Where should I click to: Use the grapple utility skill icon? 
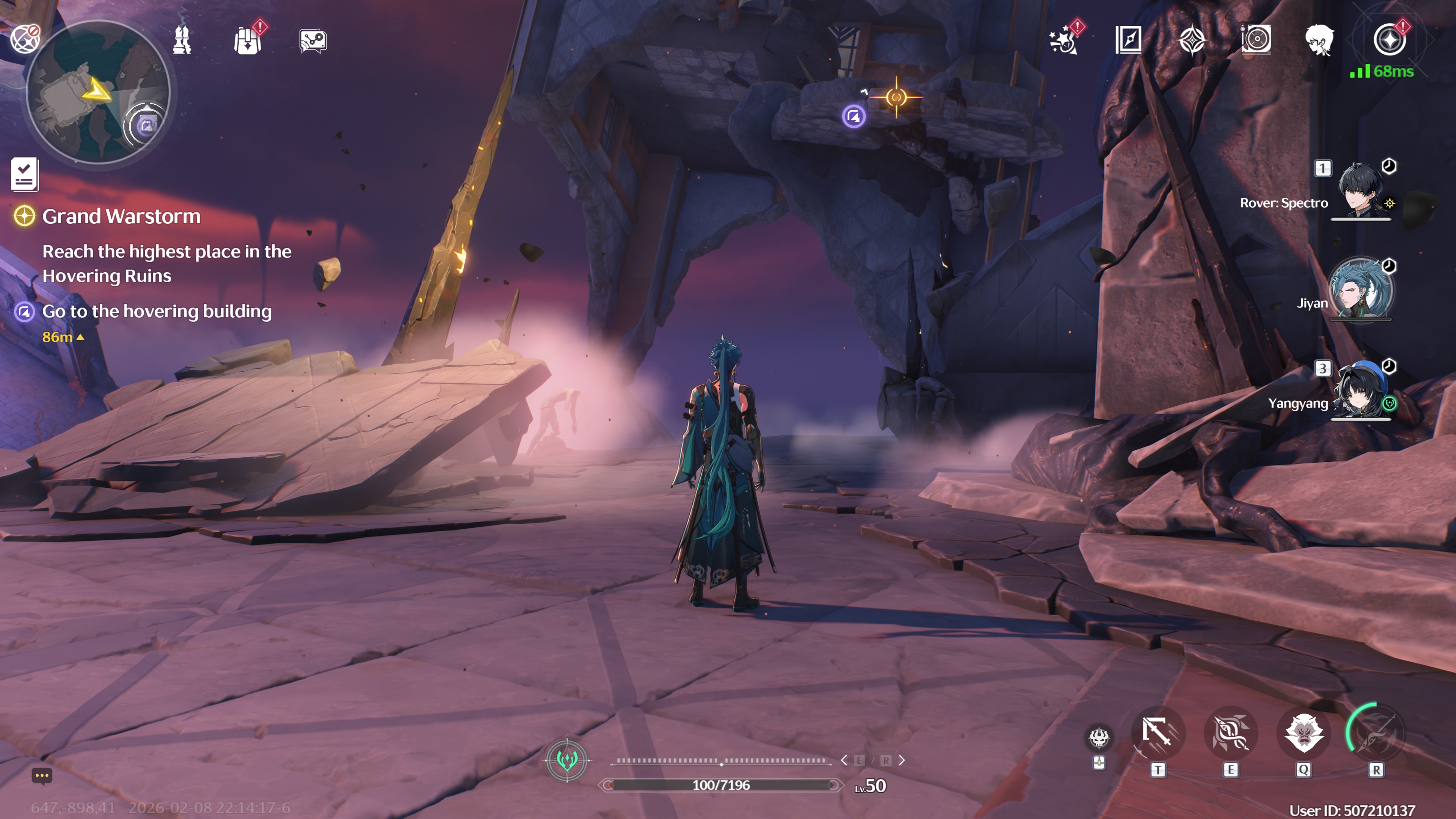coord(1157,734)
